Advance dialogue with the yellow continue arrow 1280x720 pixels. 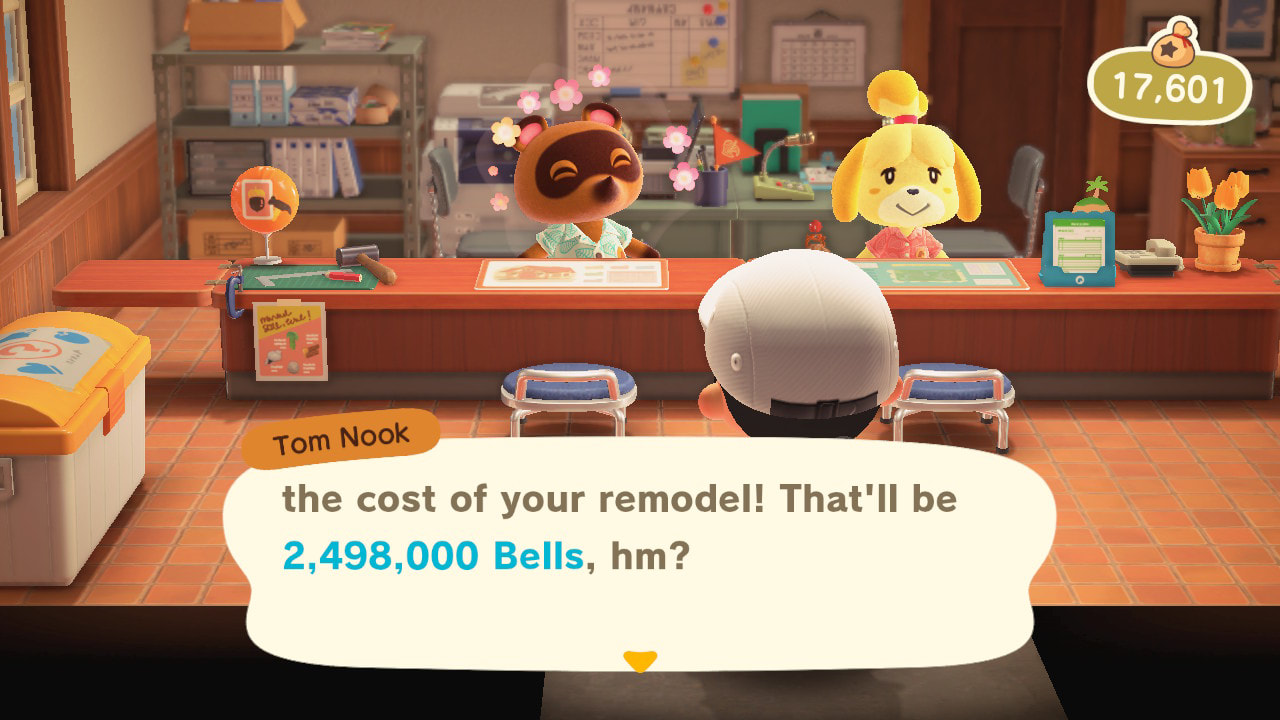tap(639, 661)
